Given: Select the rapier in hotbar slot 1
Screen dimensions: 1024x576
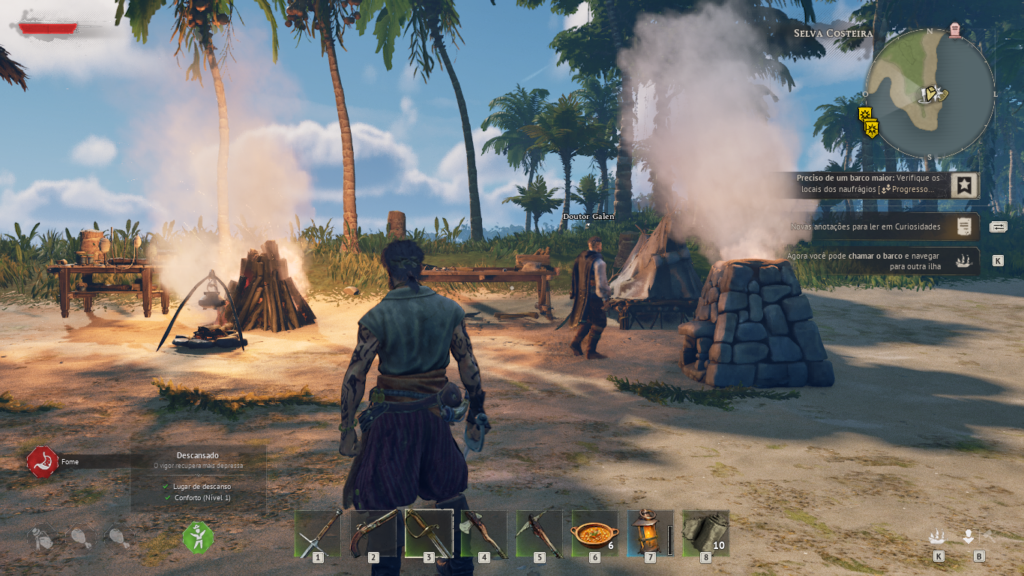Looking at the screenshot, I should pyautogui.click(x=317, y=534).
